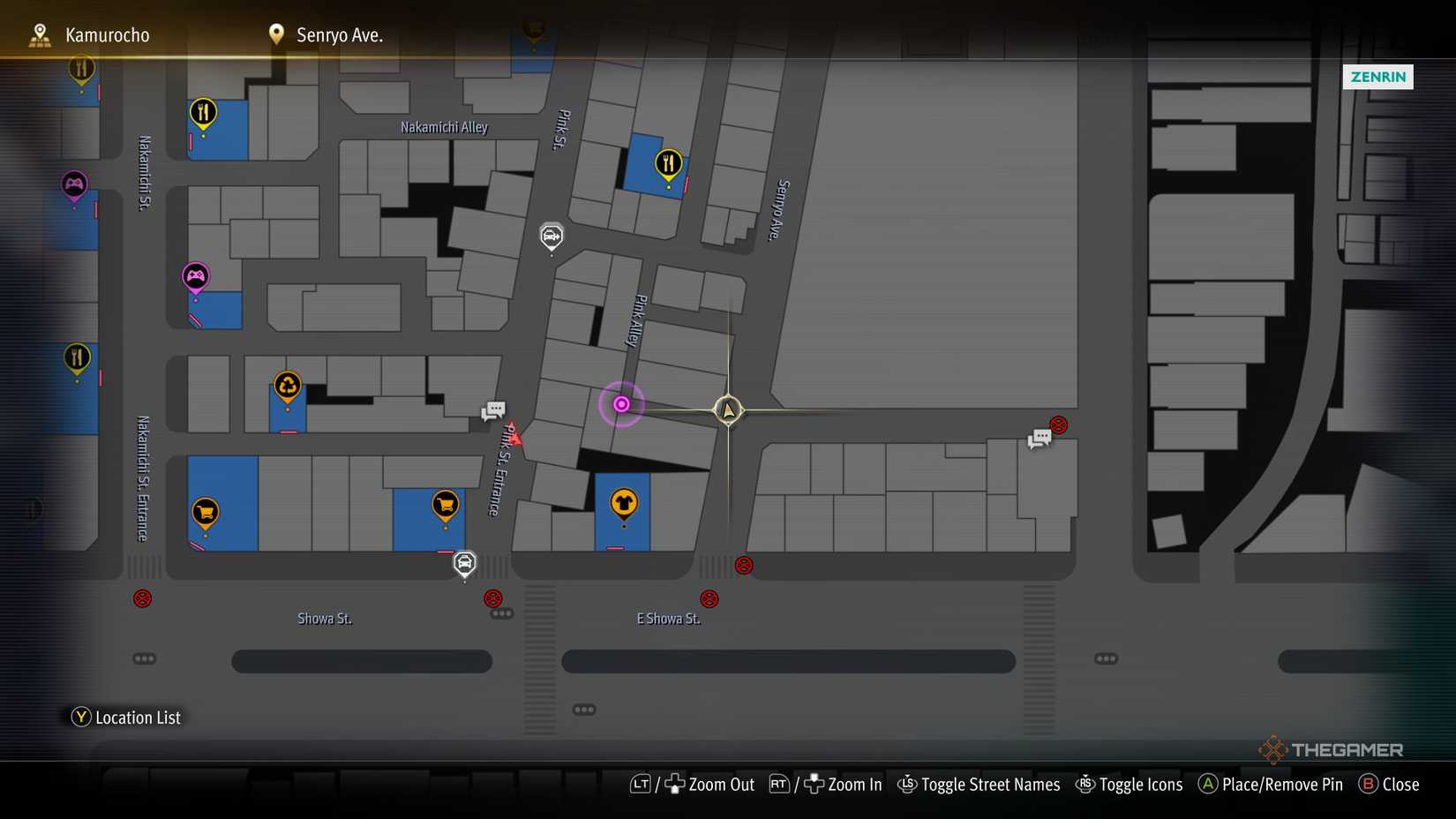
Task: Click the pink destination waypoint circle
Action: (622, 403)
